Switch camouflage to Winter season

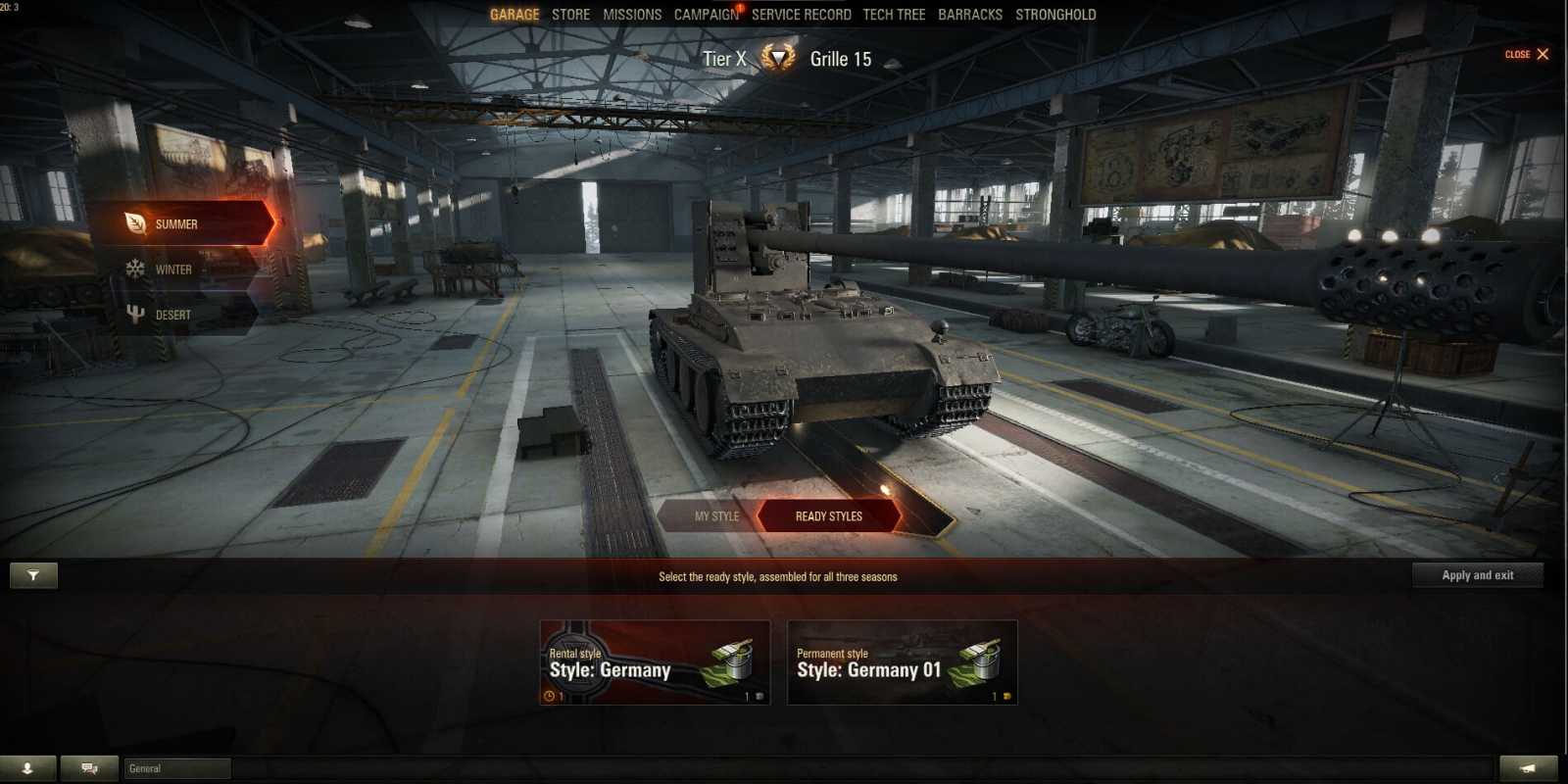point(176,269)
